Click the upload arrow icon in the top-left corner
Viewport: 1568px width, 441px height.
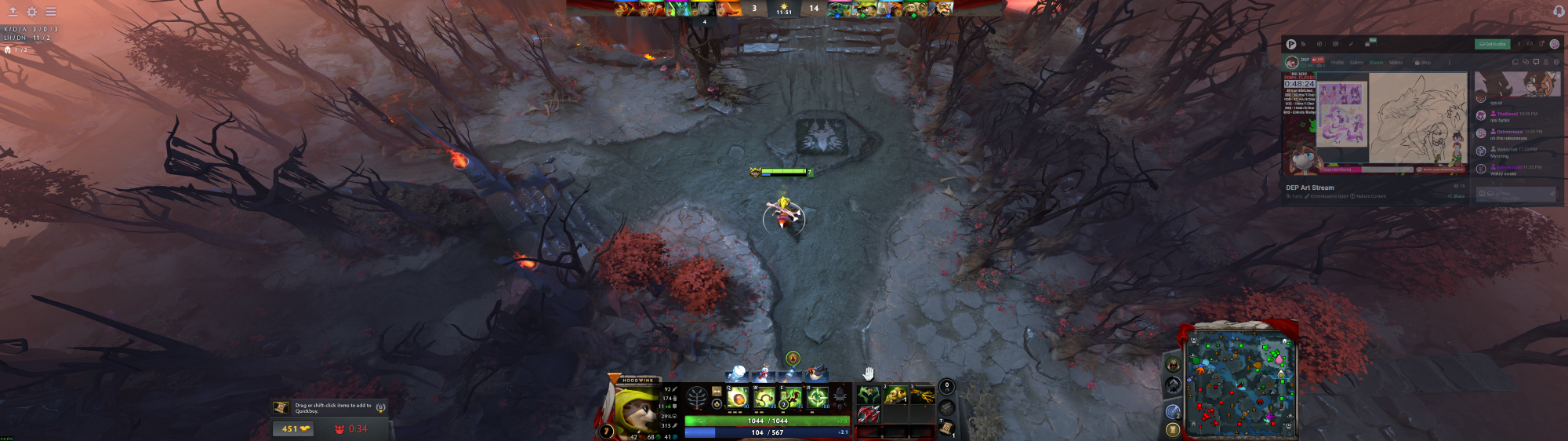tap(13, 12)
